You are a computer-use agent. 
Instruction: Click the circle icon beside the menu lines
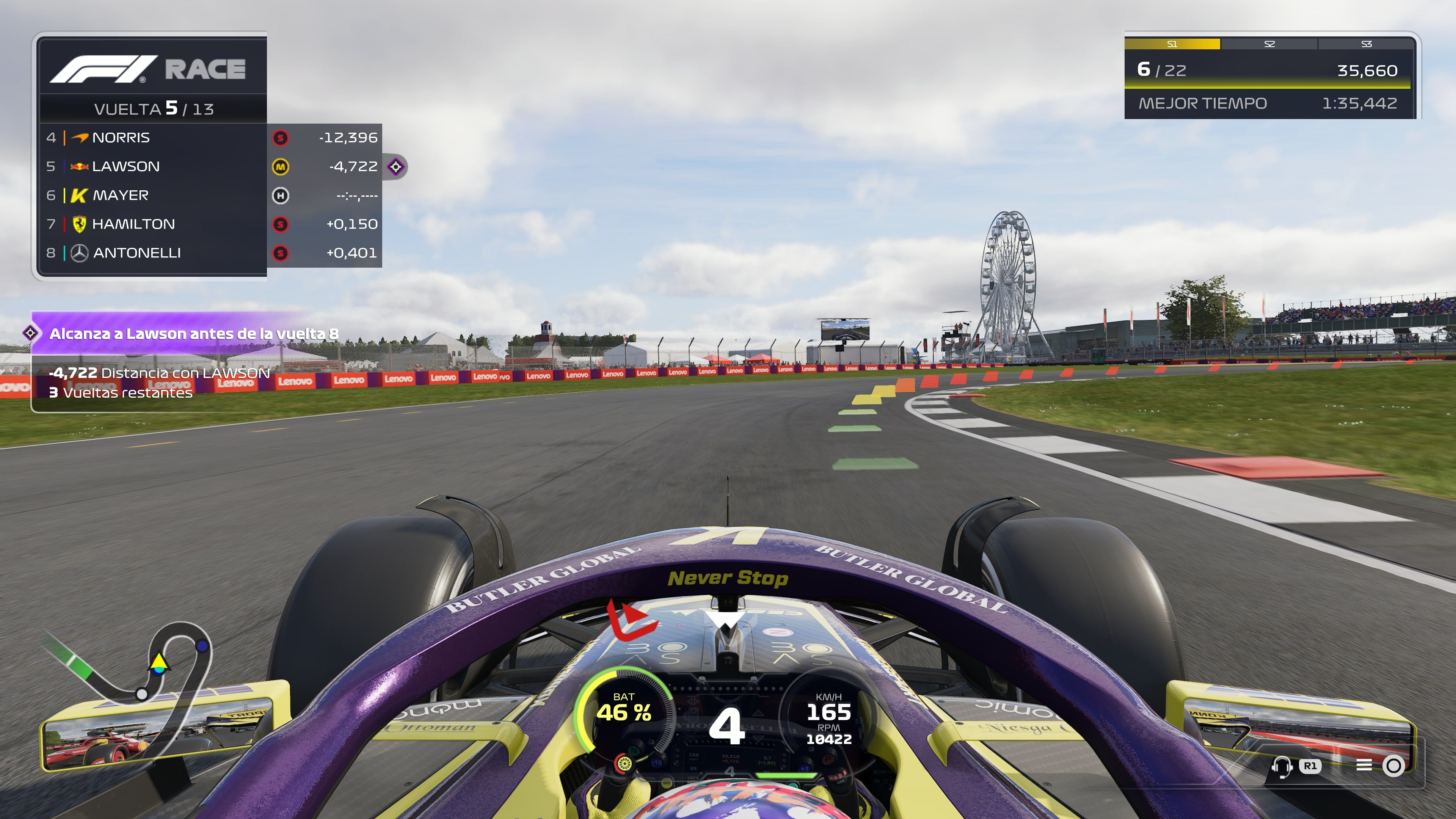[x=1393, y=766]
